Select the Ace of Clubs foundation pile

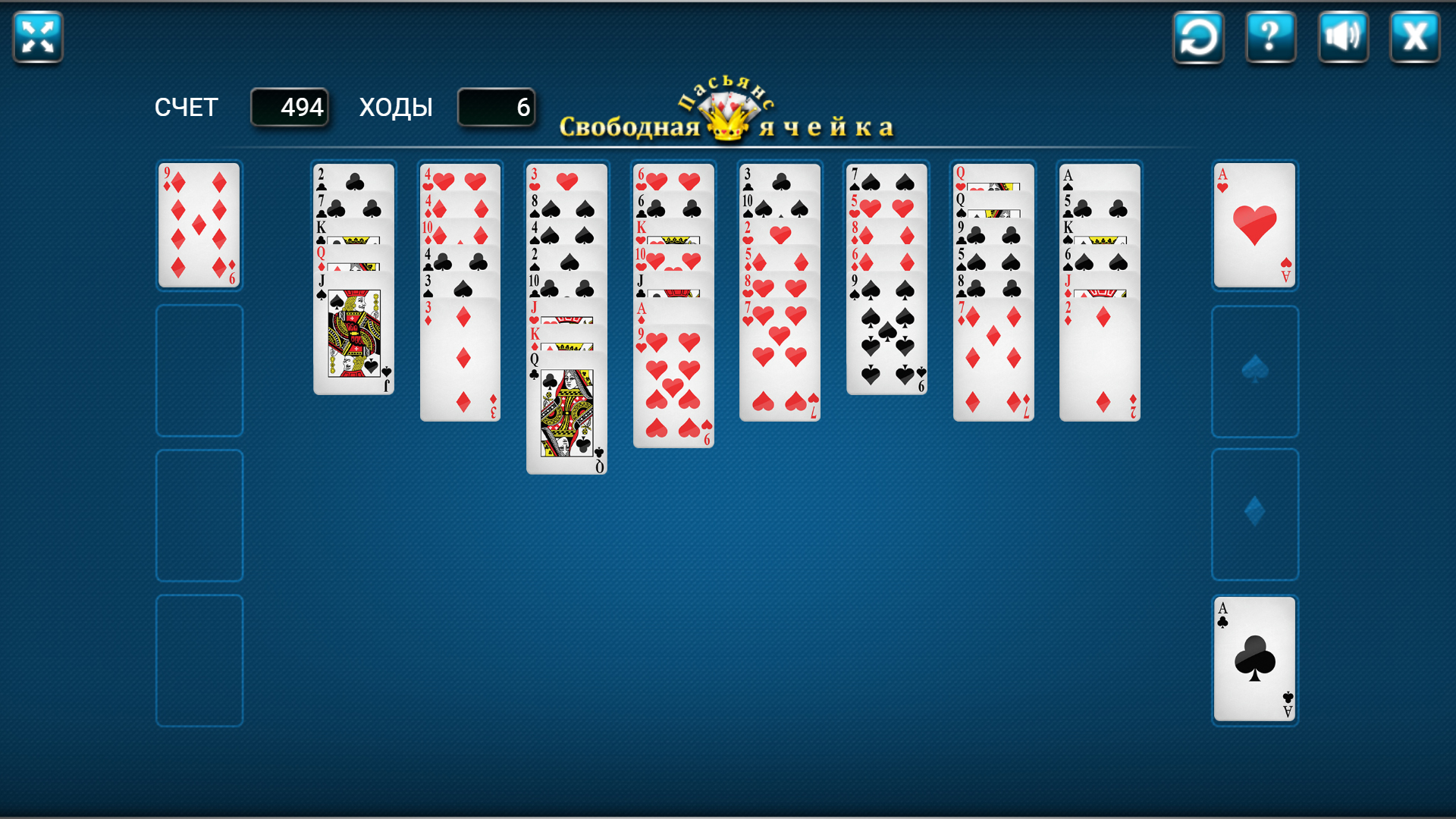pos(1254,660)
